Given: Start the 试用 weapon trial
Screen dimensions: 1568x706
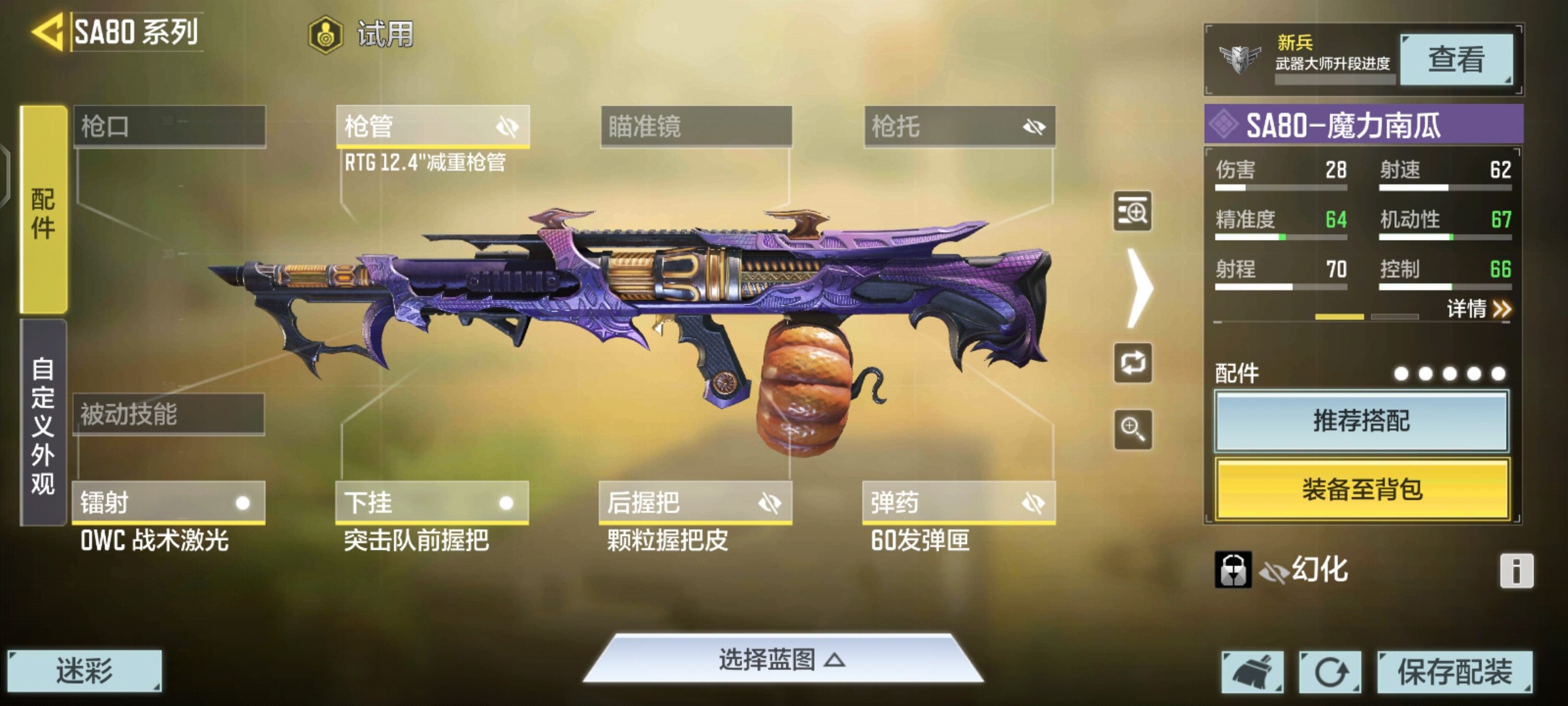Looking at the screenshot, I should [x=361, y=34].
